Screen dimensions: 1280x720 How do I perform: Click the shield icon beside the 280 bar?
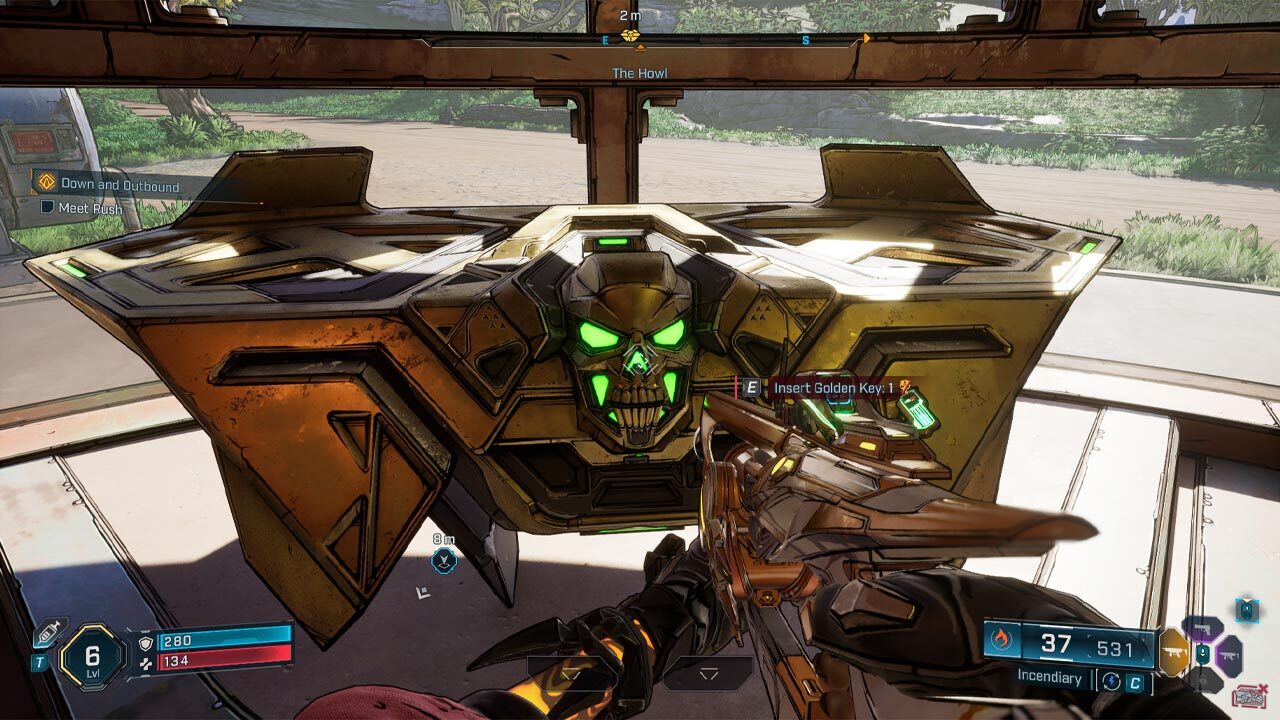pyautogui.click(x=145, y=643)
